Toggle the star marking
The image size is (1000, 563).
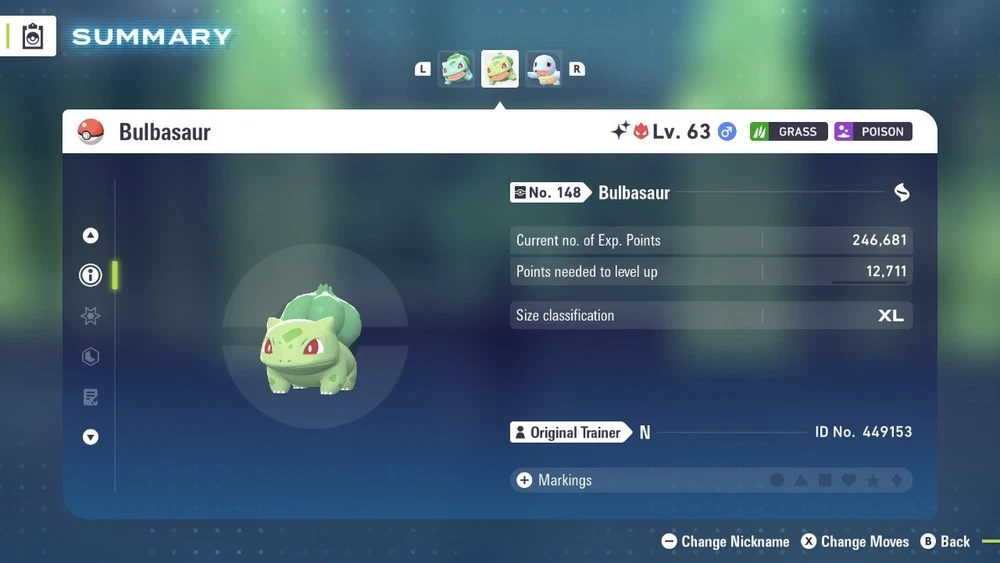point(873,481)
